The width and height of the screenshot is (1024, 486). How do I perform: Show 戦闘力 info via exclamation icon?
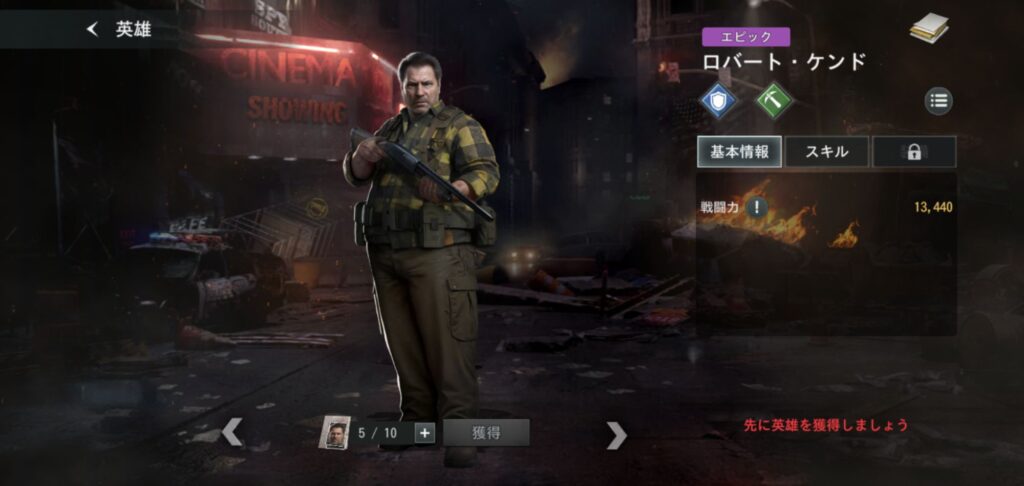(x=758, y=208)
